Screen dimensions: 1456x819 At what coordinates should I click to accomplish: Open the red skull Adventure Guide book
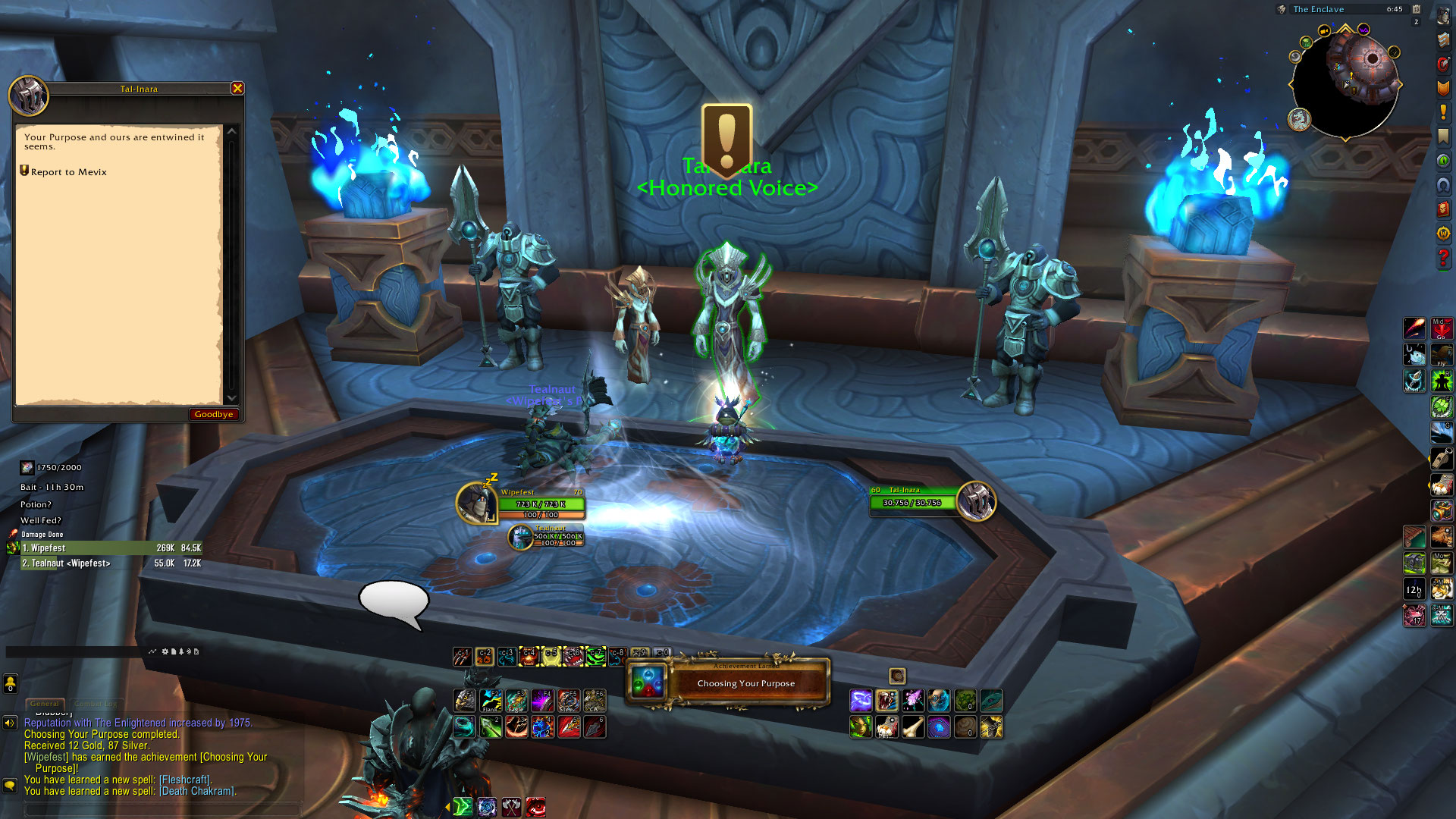[1443, 209]
